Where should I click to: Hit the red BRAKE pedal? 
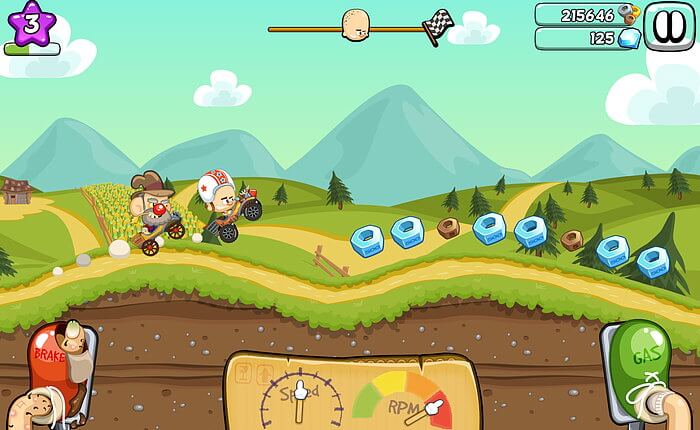click(x=54, y=365)
